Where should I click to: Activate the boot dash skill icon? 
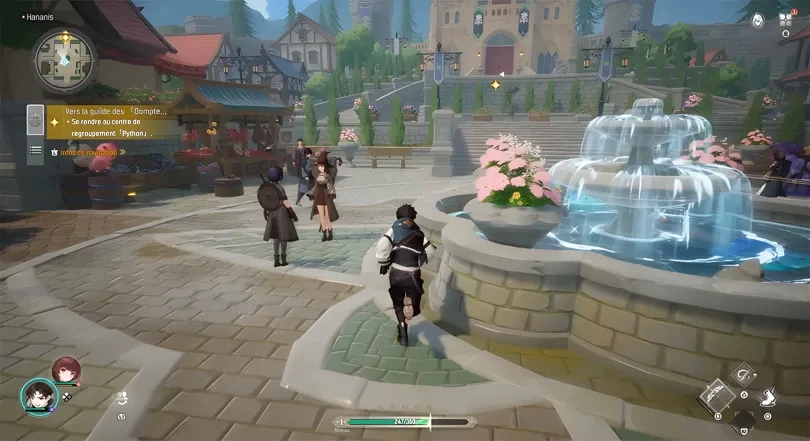pos(766,397)
